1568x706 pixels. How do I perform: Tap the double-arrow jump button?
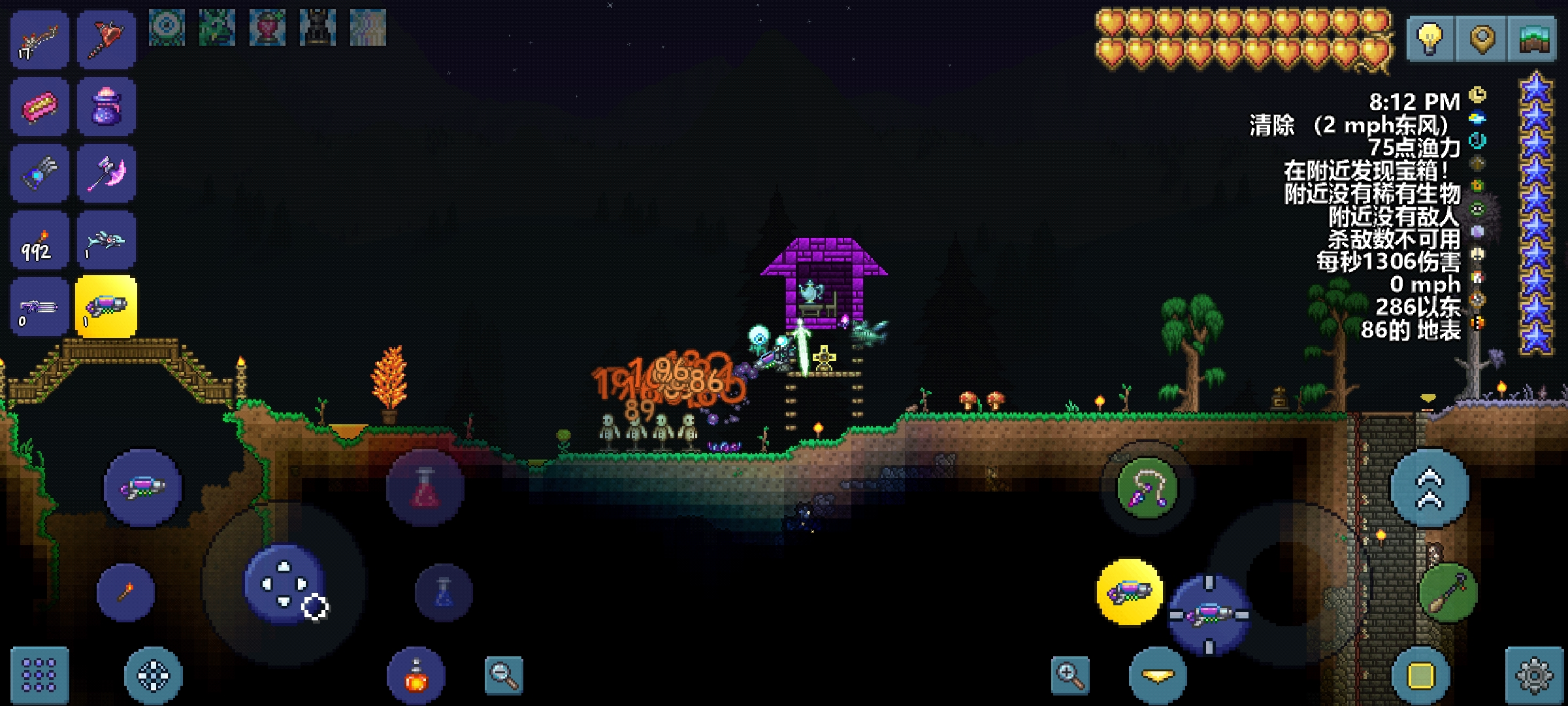1429,488
